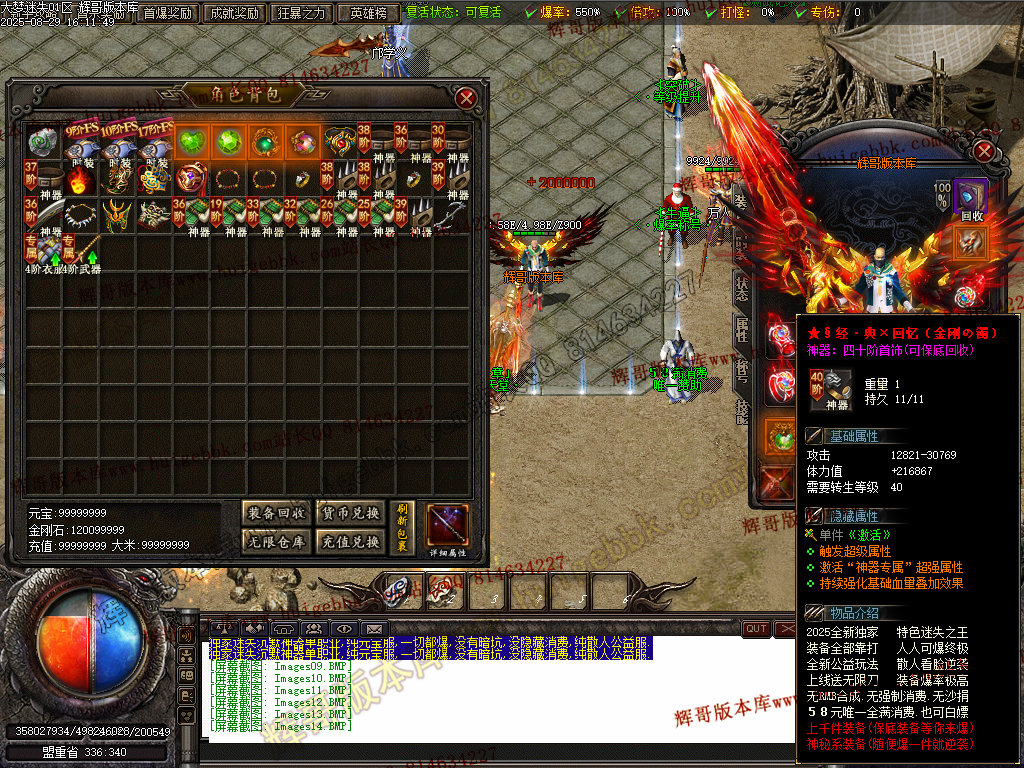Open the 英雄榜 hero ranking
The width and height of the screenshot is (1024, 768).
pyautogui.click(x=369, y=13)
